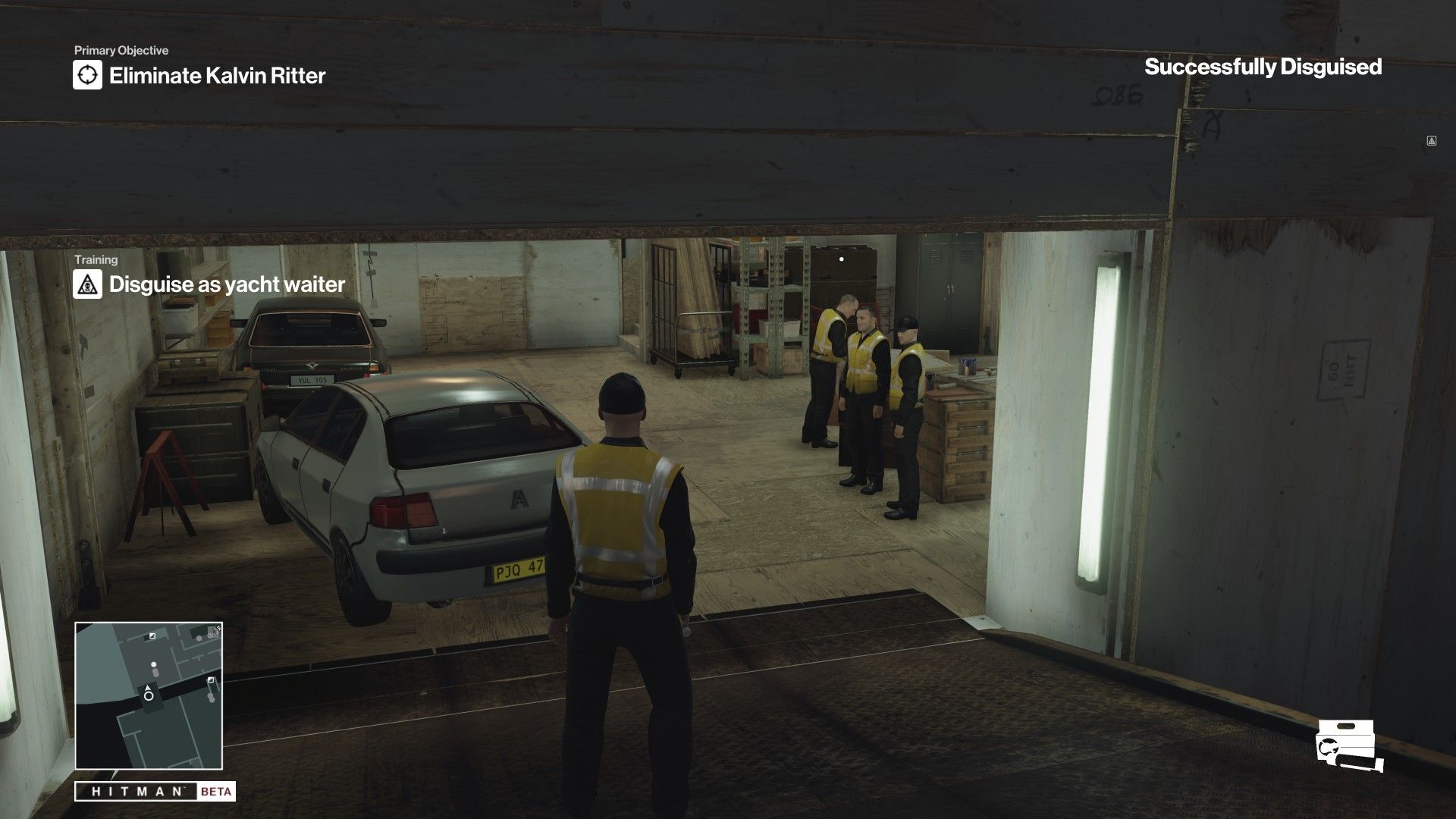Click the small disguise status icon

[1431, 140]
